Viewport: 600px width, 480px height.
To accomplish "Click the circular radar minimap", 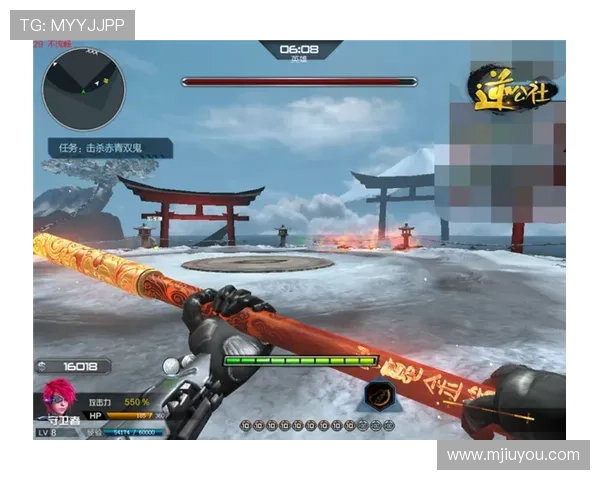I will (x=83, y=90).
